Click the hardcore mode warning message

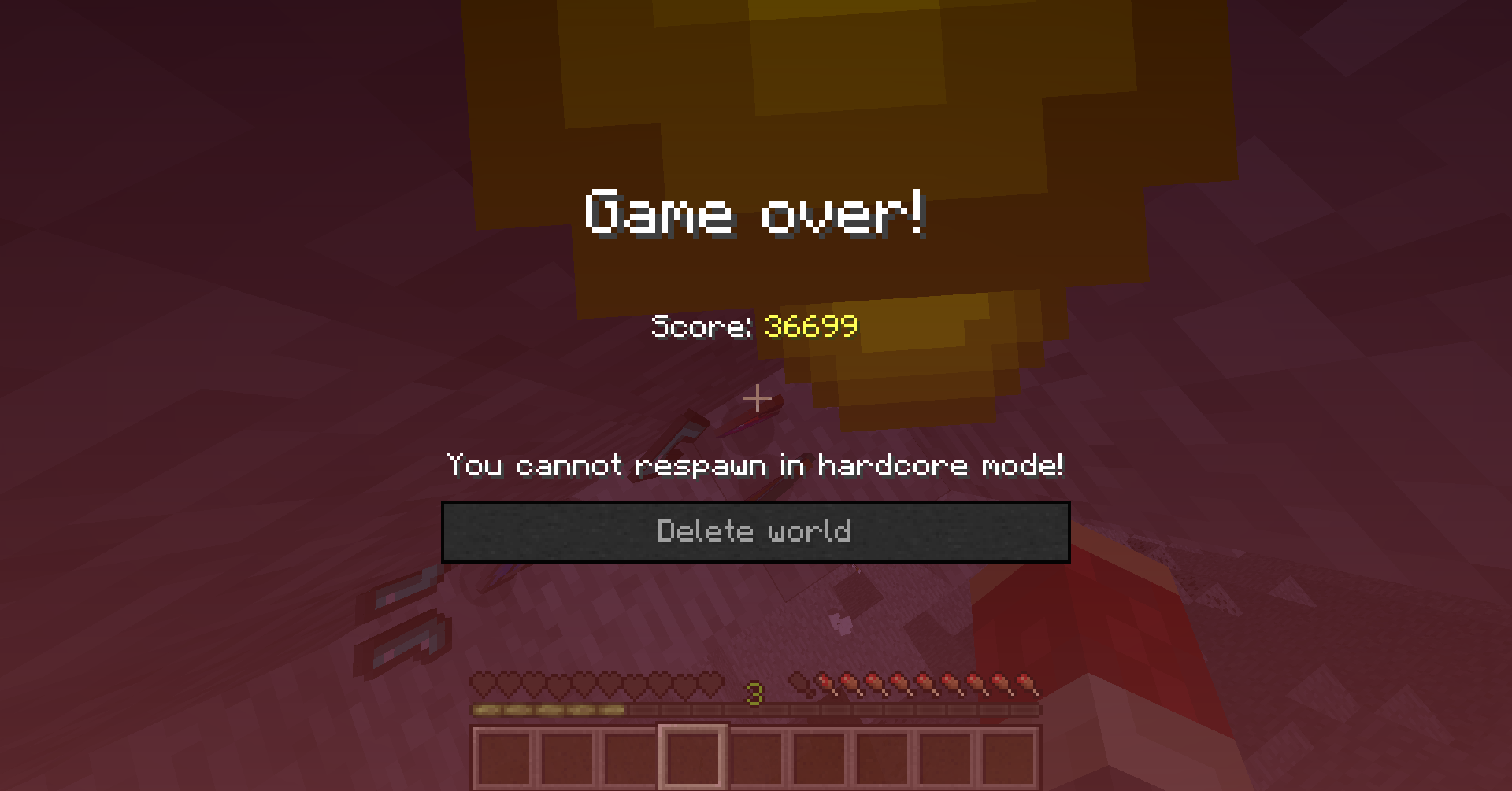coord(754,465)
